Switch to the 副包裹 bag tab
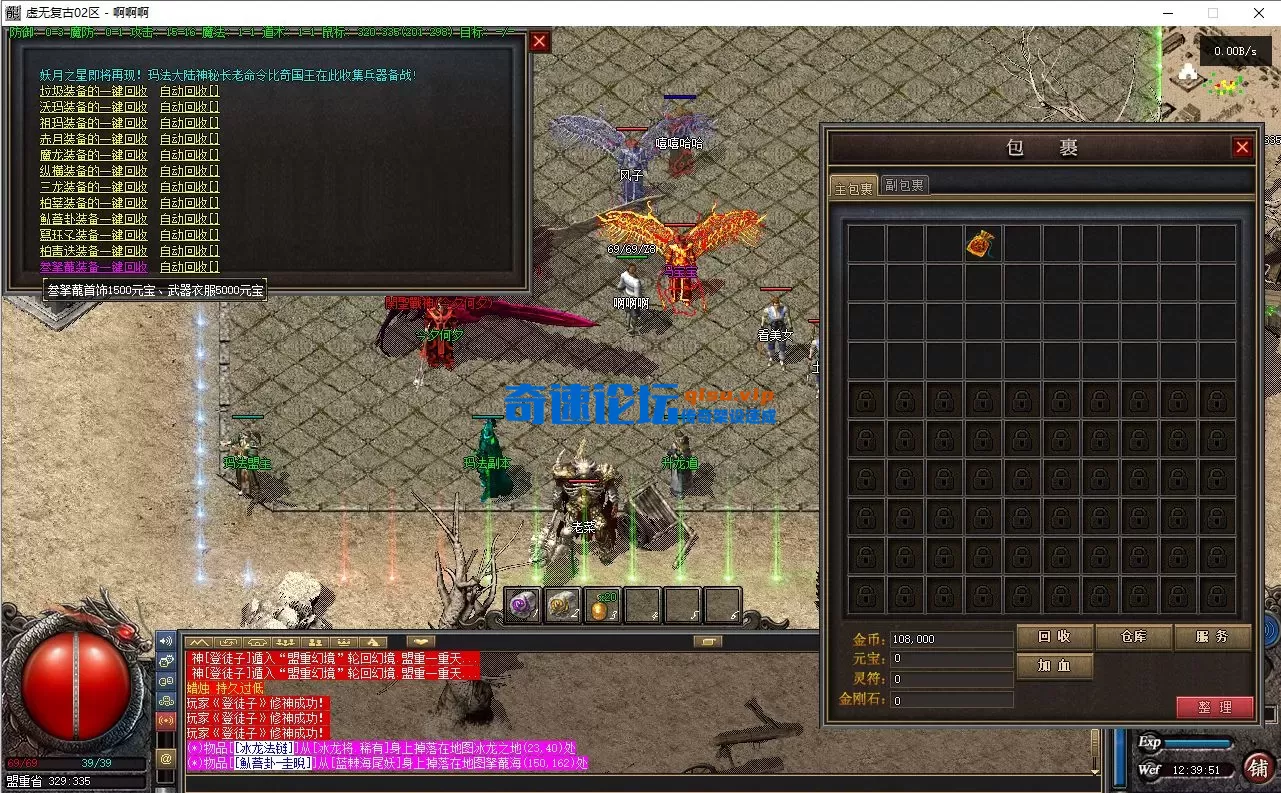The image size is (1281, 793). 904,184
